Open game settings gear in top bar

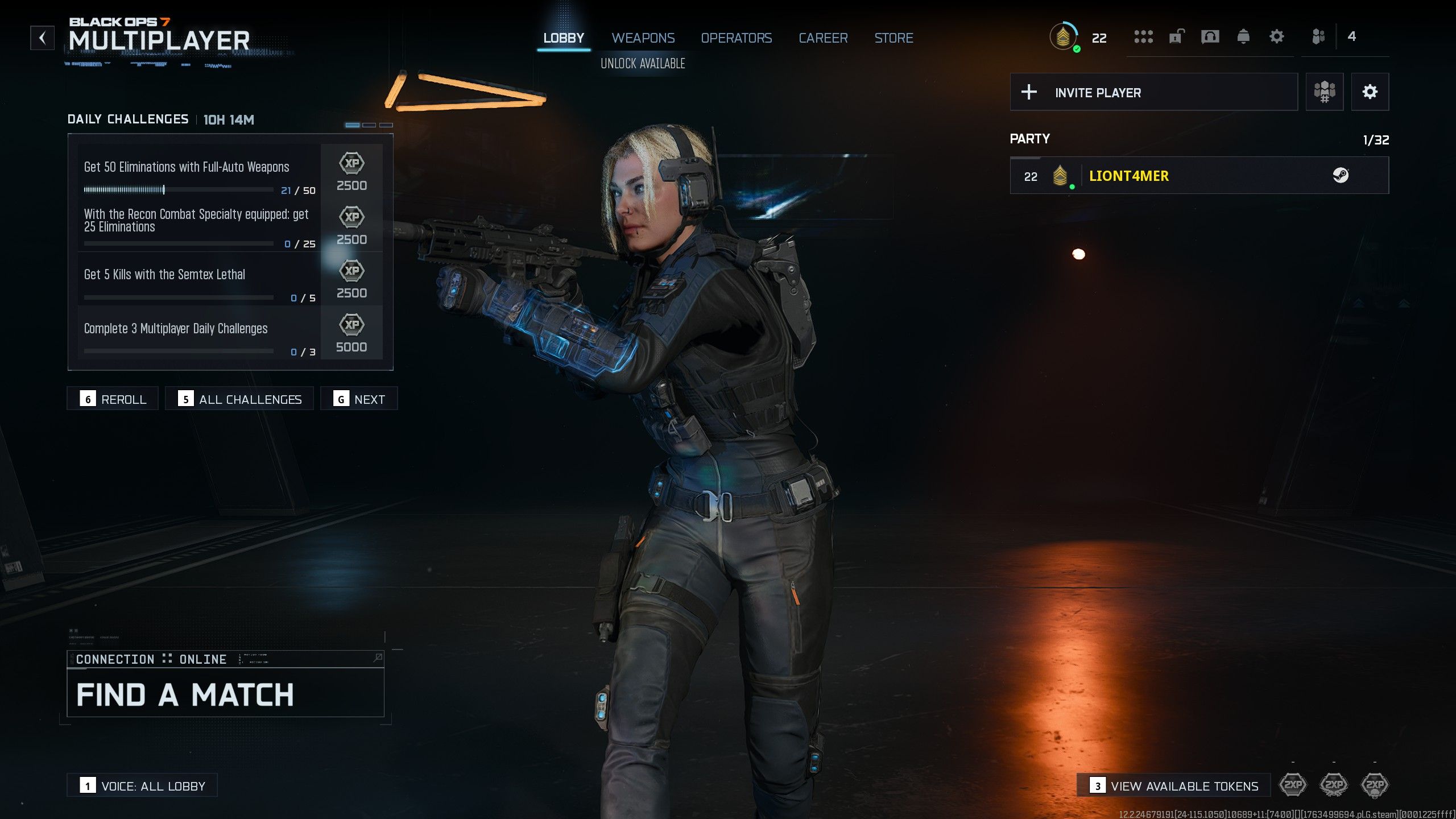[x=1276, y=37]
